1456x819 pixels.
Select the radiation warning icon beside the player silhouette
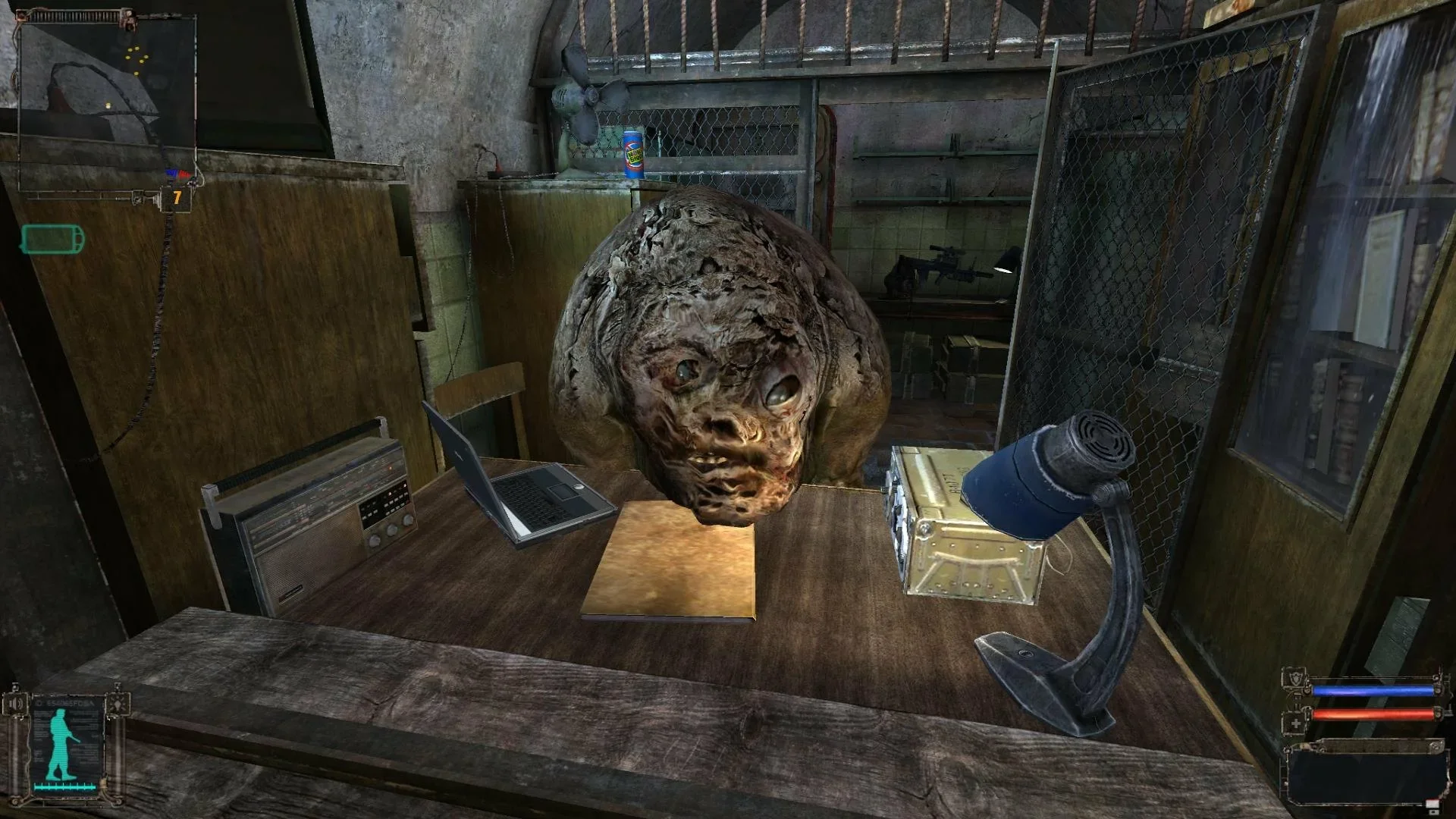118,702
